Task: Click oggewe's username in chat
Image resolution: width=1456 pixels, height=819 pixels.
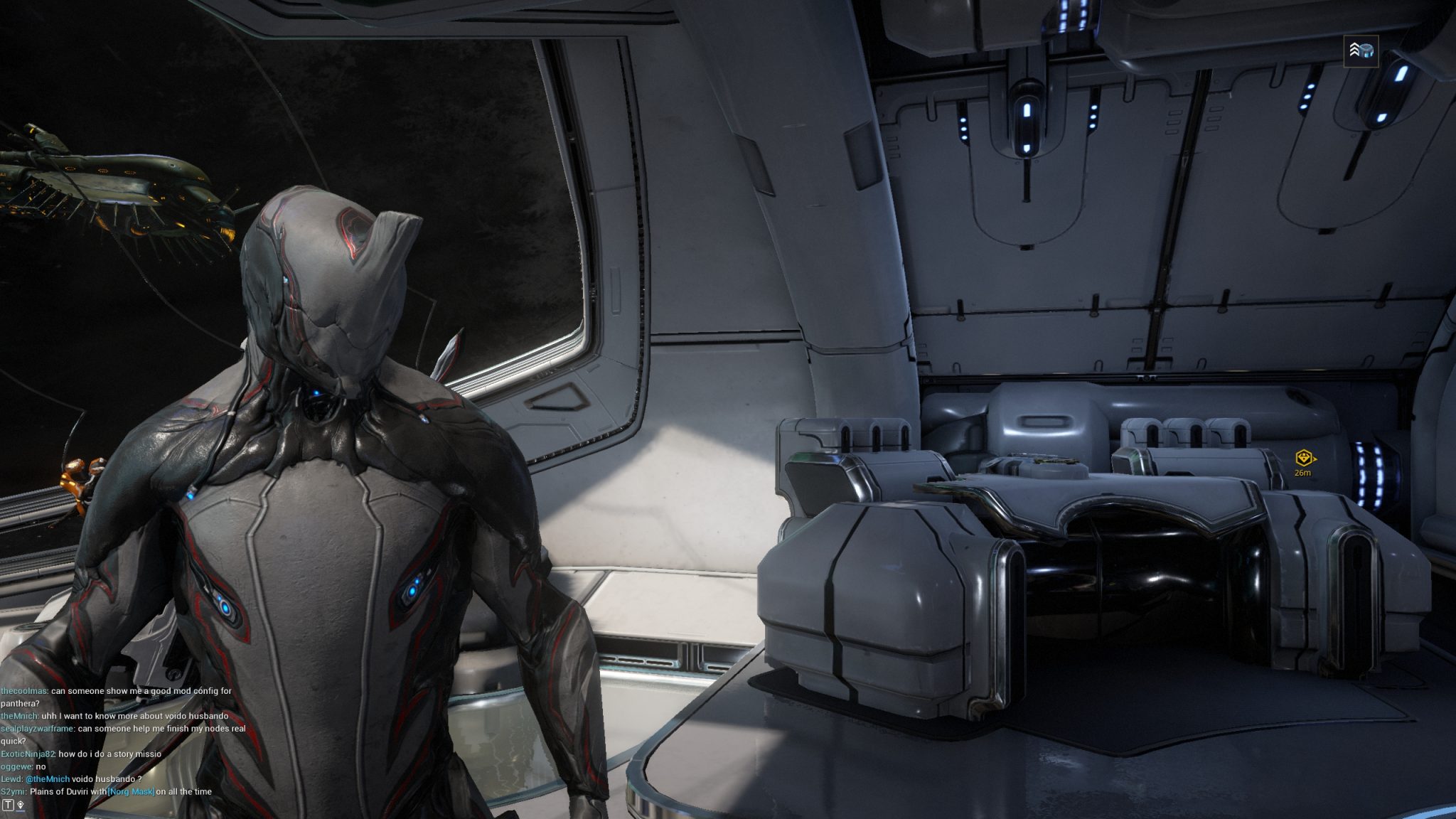Action: (x=16, y=766)
